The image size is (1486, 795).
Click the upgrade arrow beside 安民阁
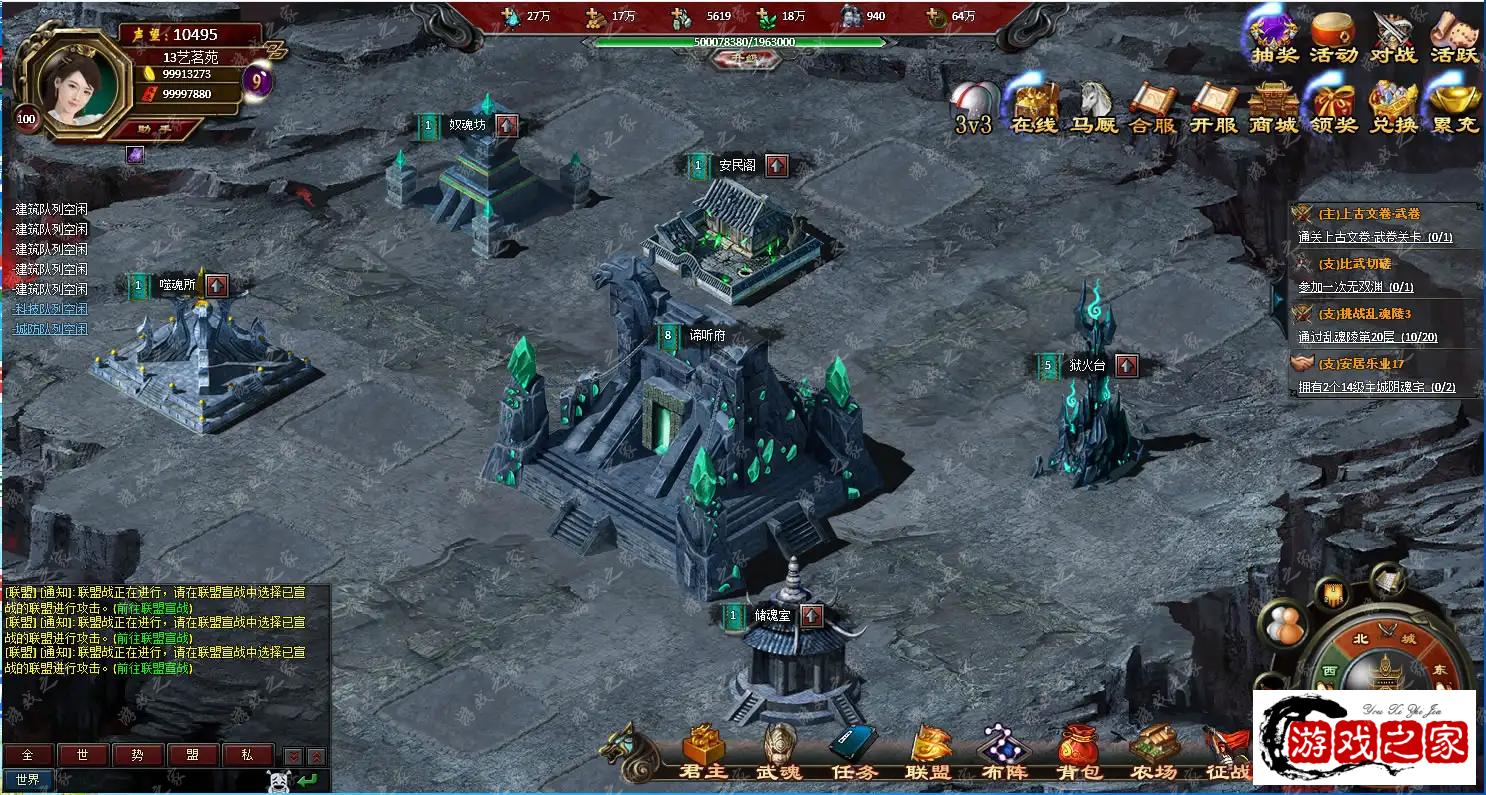tap(777, 166)
